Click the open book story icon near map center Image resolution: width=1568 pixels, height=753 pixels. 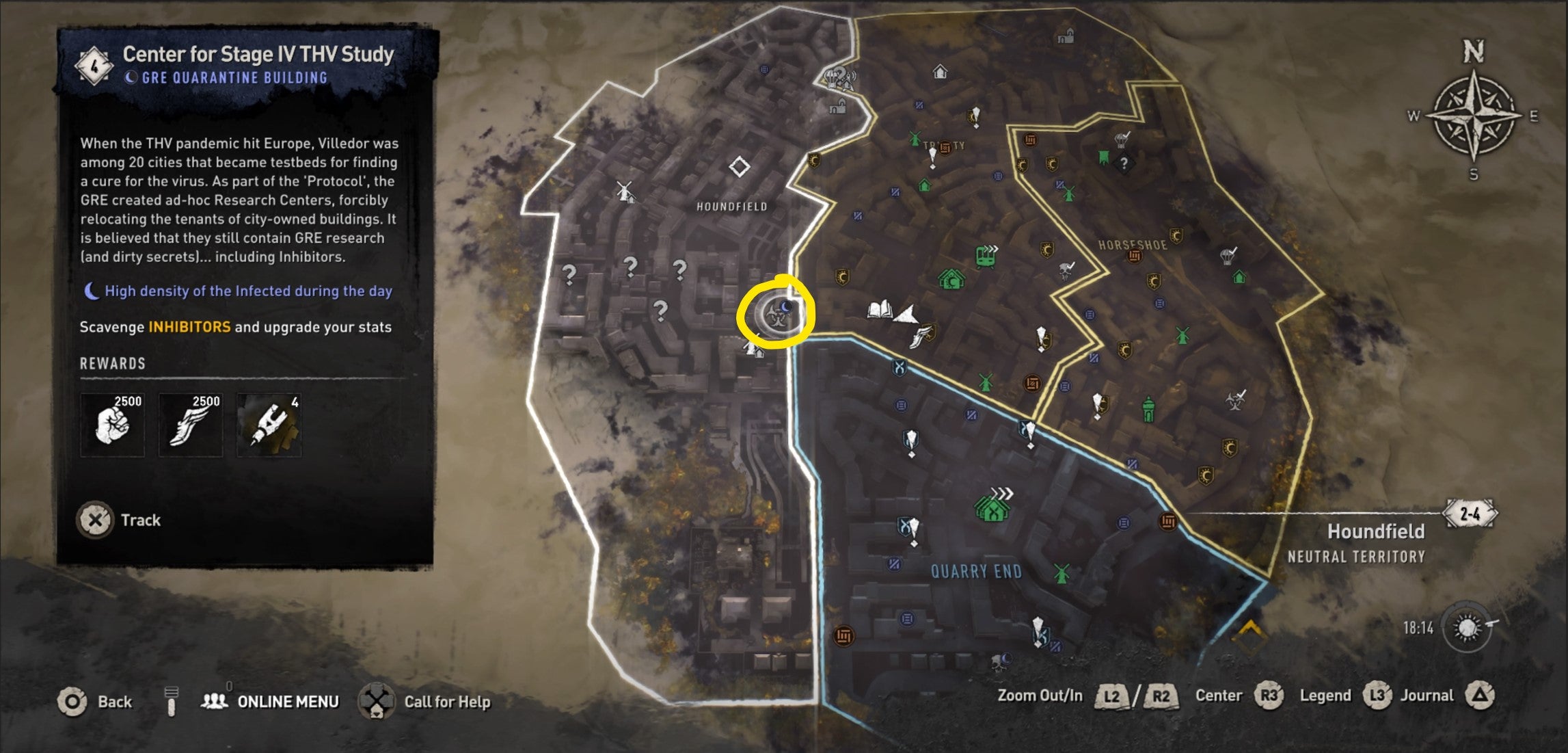click(880, 310)
